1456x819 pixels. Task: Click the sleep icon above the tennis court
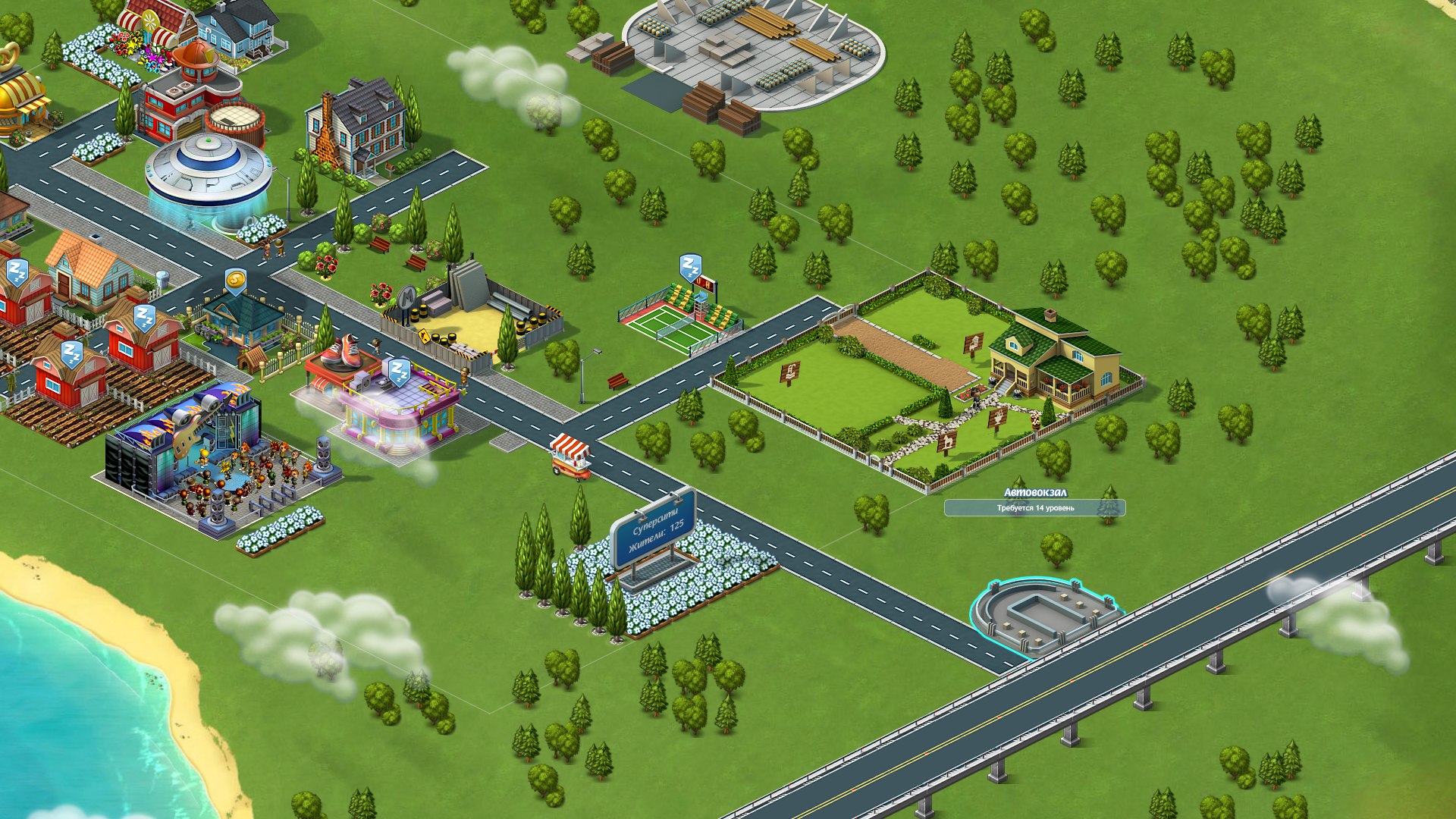pyautogui.click(x=689, y=267)
